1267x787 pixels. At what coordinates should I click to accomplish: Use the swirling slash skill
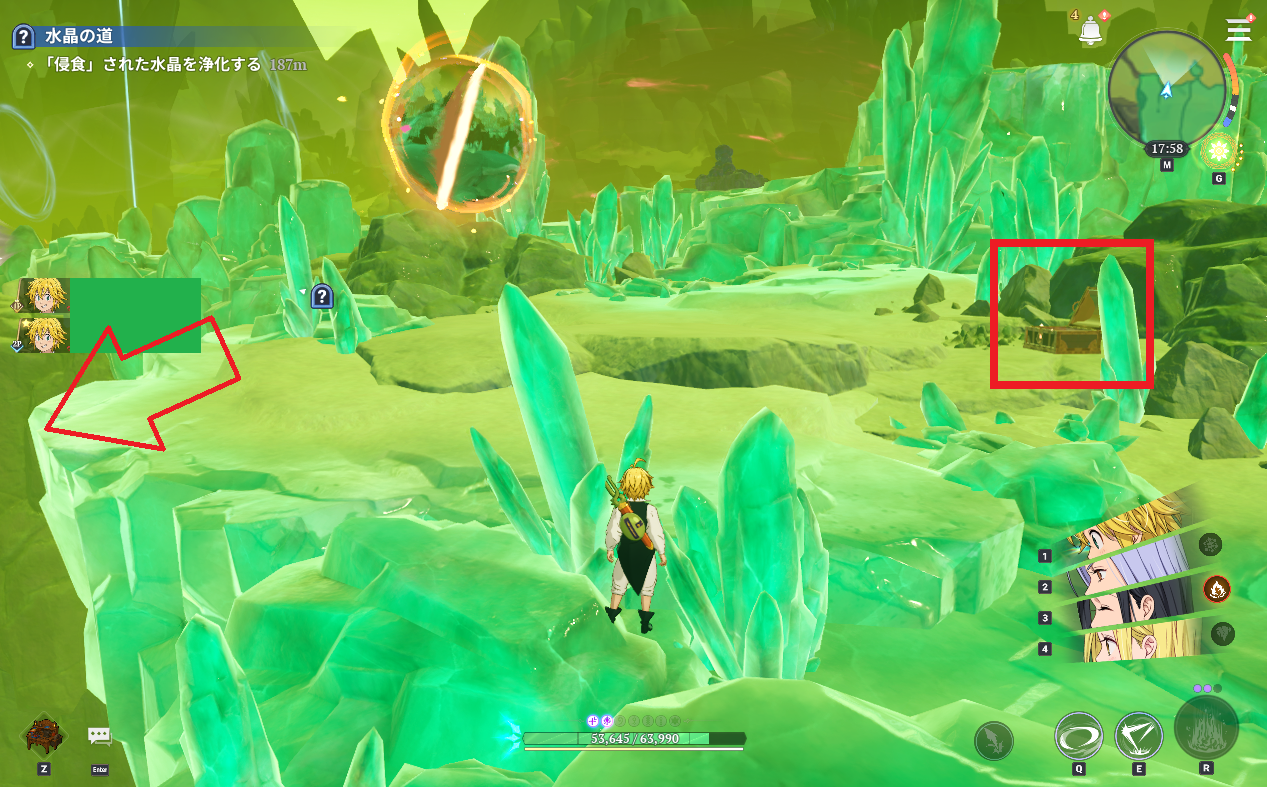coord(1079,737)
